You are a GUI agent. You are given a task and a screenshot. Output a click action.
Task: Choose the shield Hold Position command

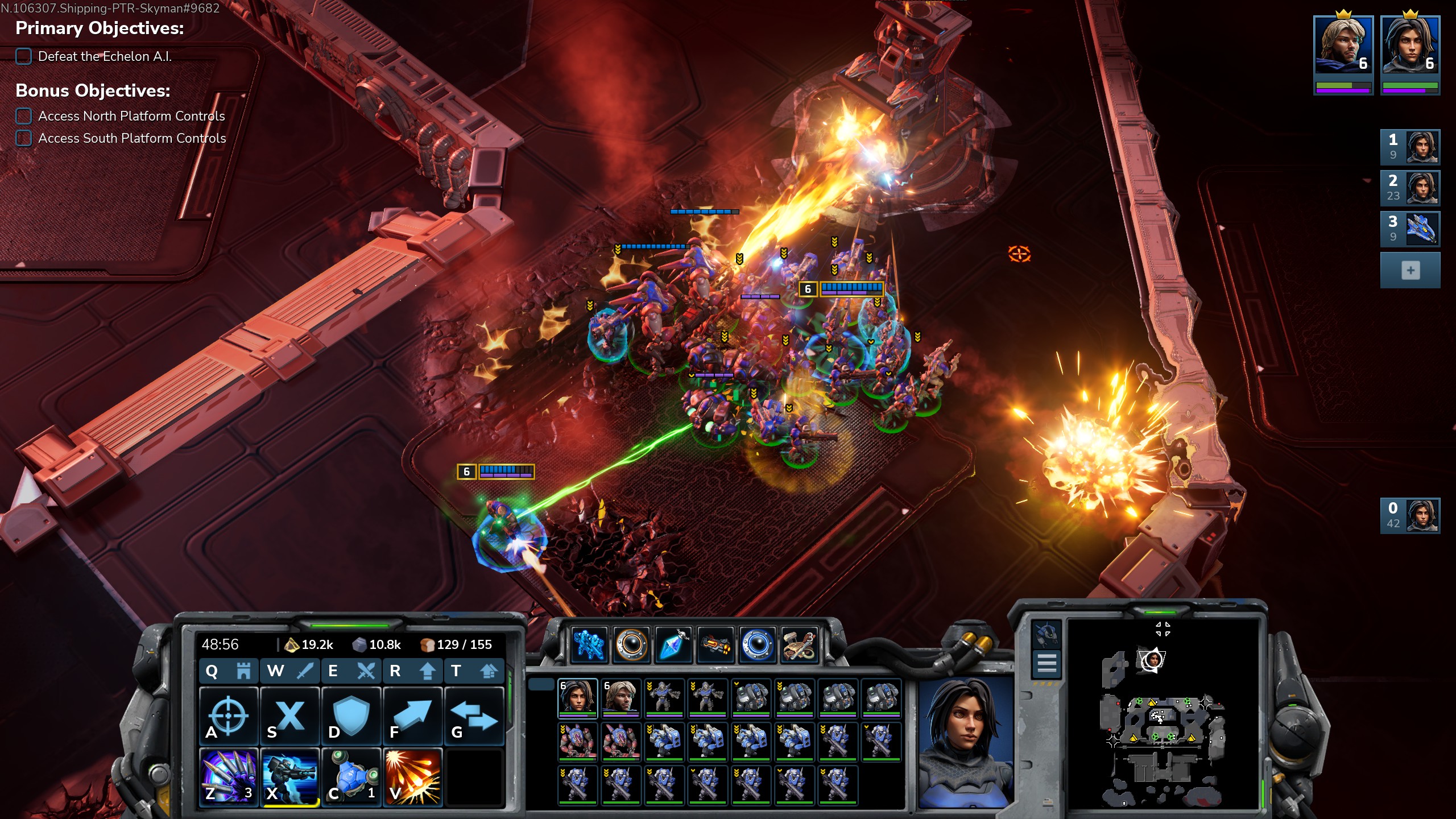point(351,715)
